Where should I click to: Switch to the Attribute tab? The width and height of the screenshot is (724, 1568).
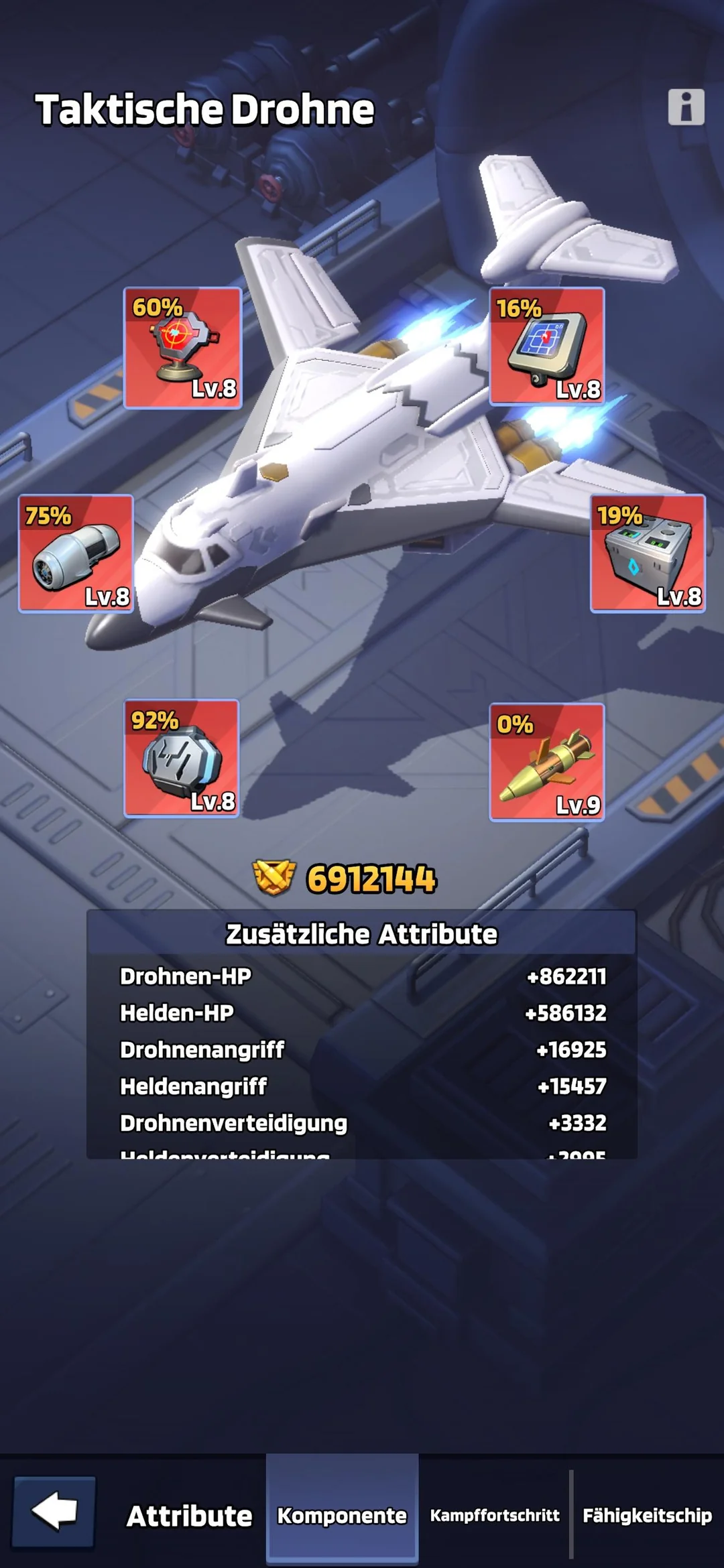pos(189,1516)
